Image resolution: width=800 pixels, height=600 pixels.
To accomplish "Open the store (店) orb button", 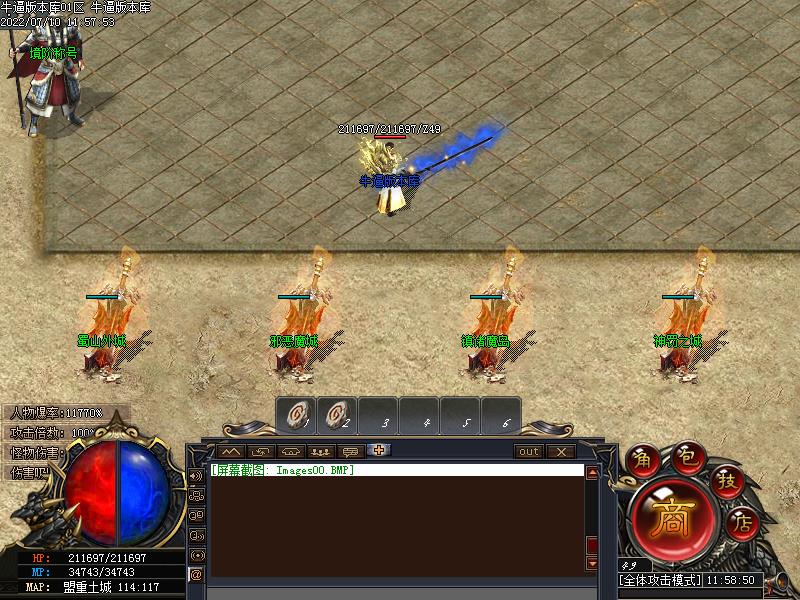I will 741,520.
